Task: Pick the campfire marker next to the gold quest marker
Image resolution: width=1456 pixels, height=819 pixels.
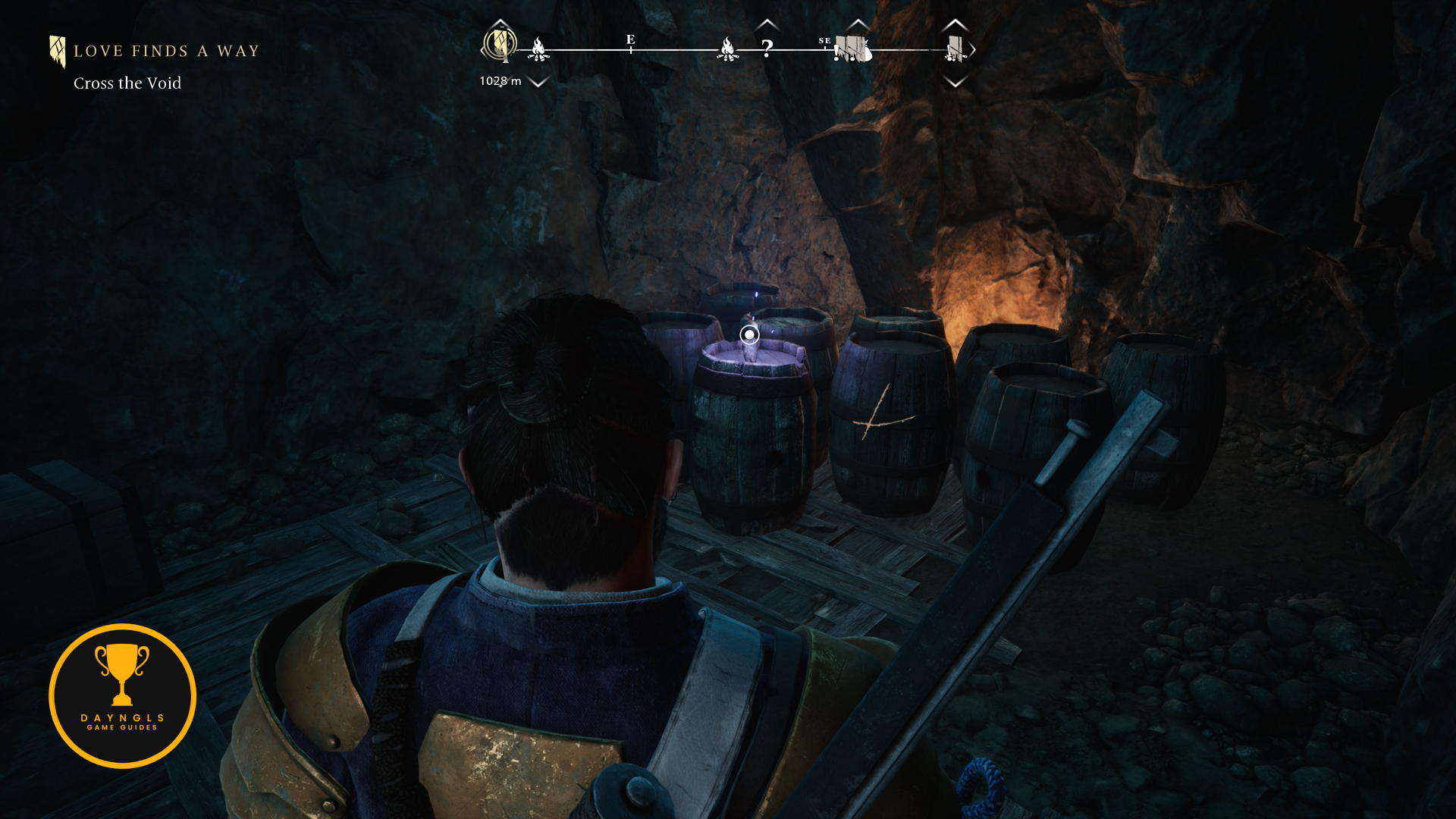Action: tap(538, 49)
